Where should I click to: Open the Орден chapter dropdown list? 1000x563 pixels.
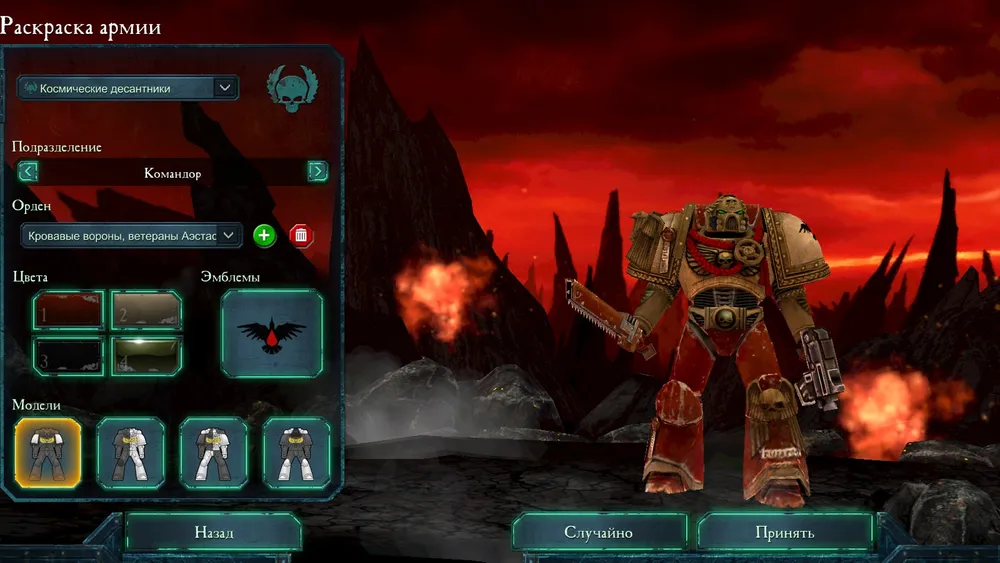[x=131, y=235]
